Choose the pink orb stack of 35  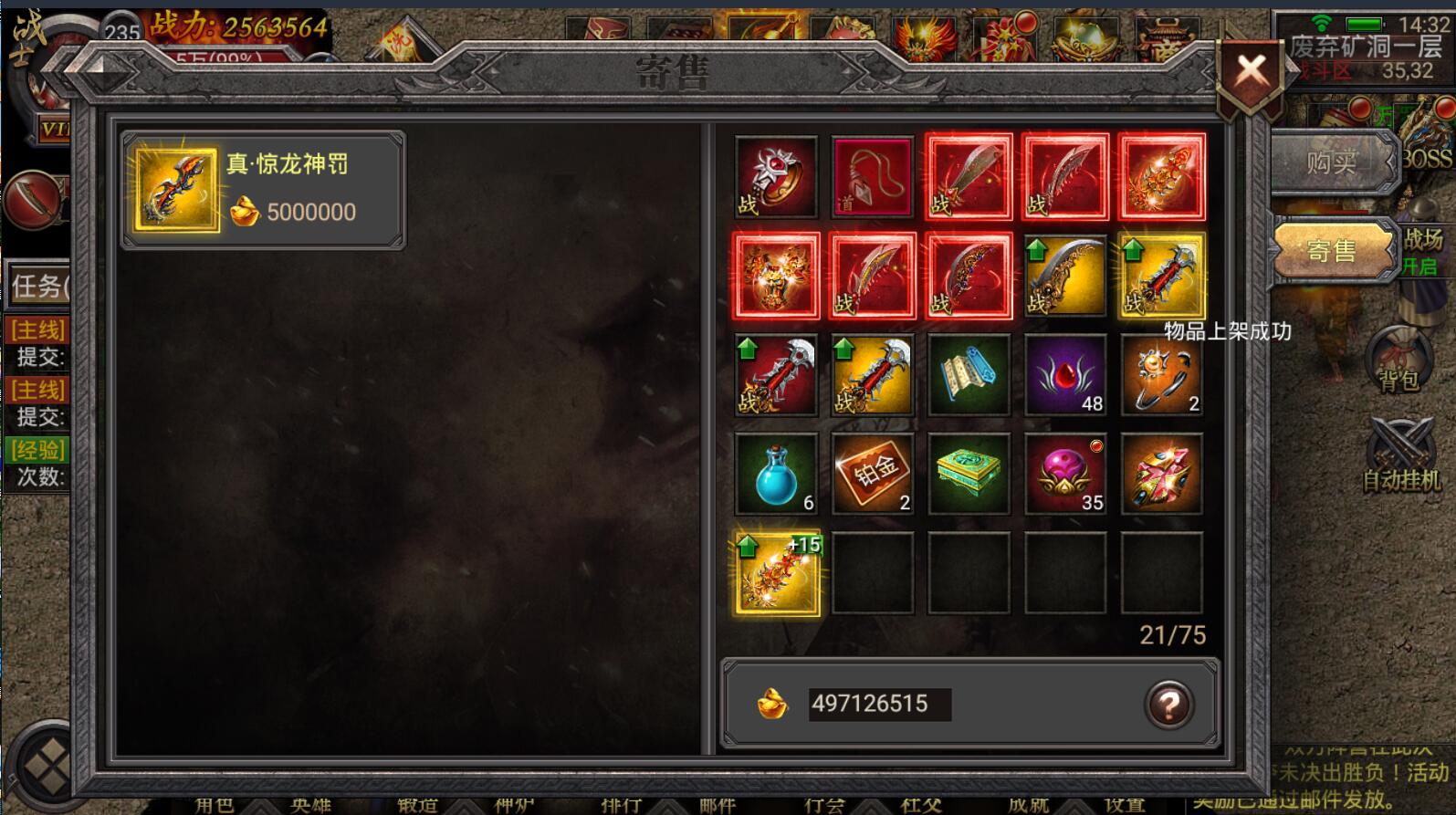point(1065,474)
